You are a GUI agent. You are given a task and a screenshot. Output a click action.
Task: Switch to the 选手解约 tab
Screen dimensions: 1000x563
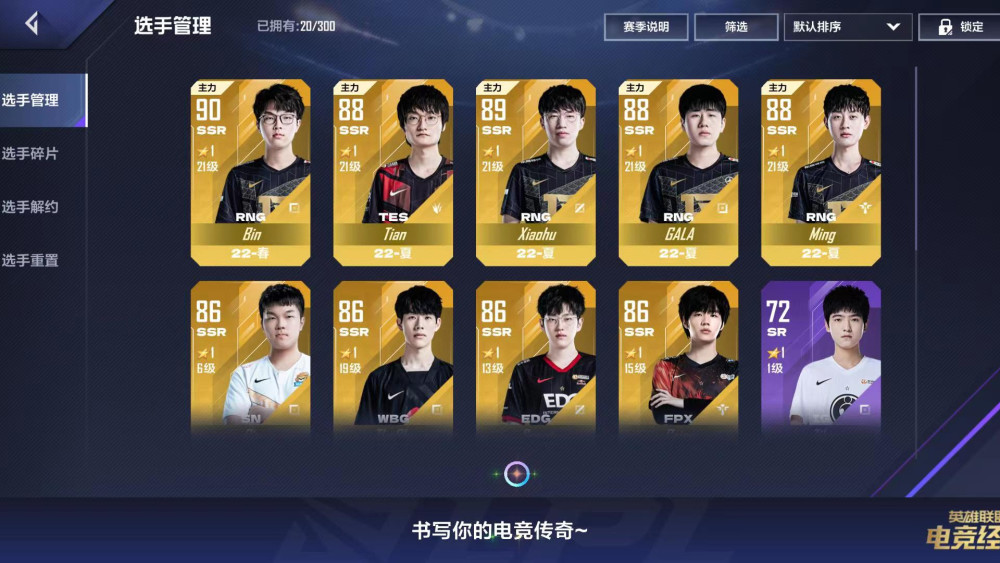tap(31, 207)
